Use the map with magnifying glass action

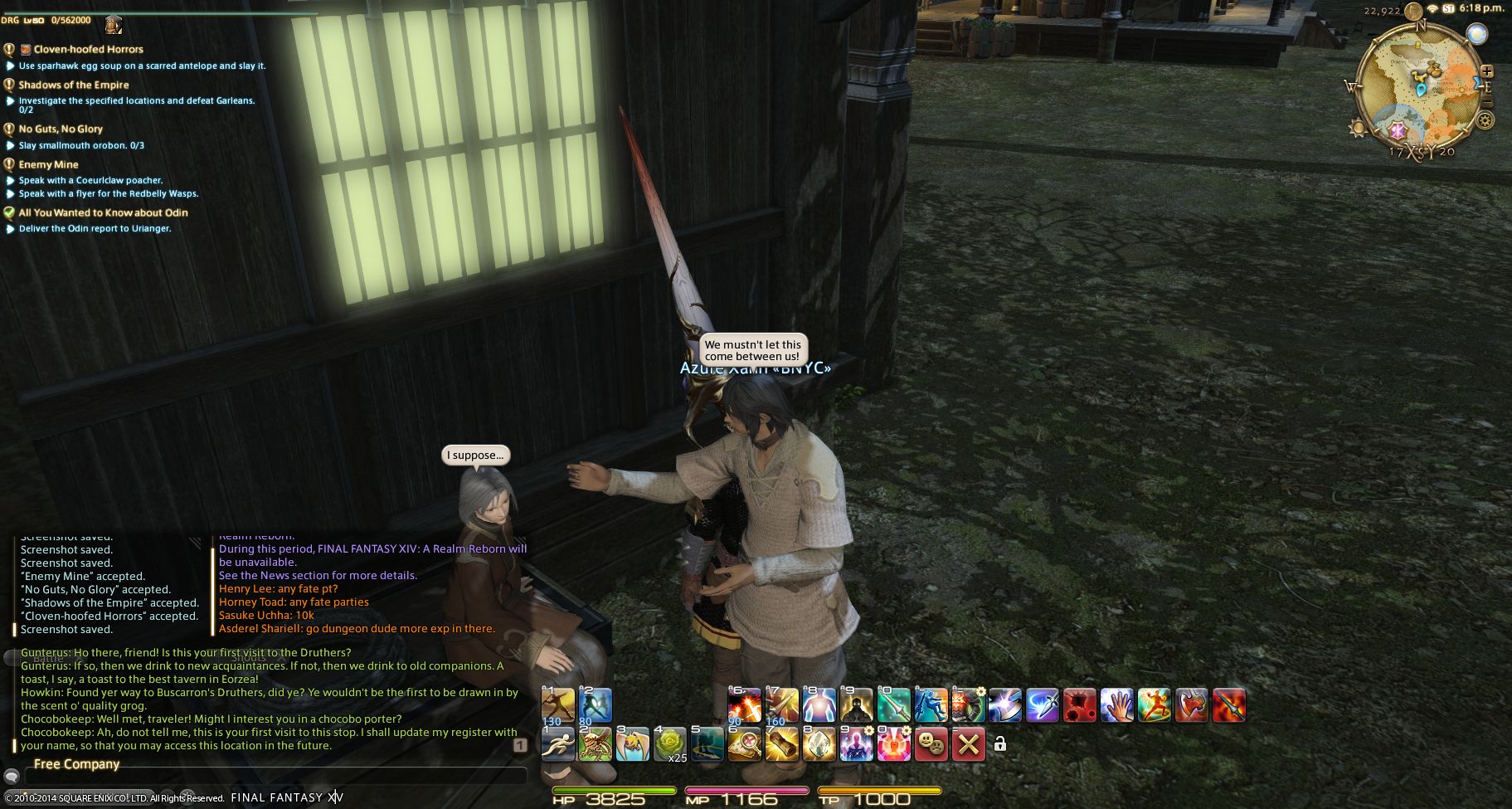744,744
